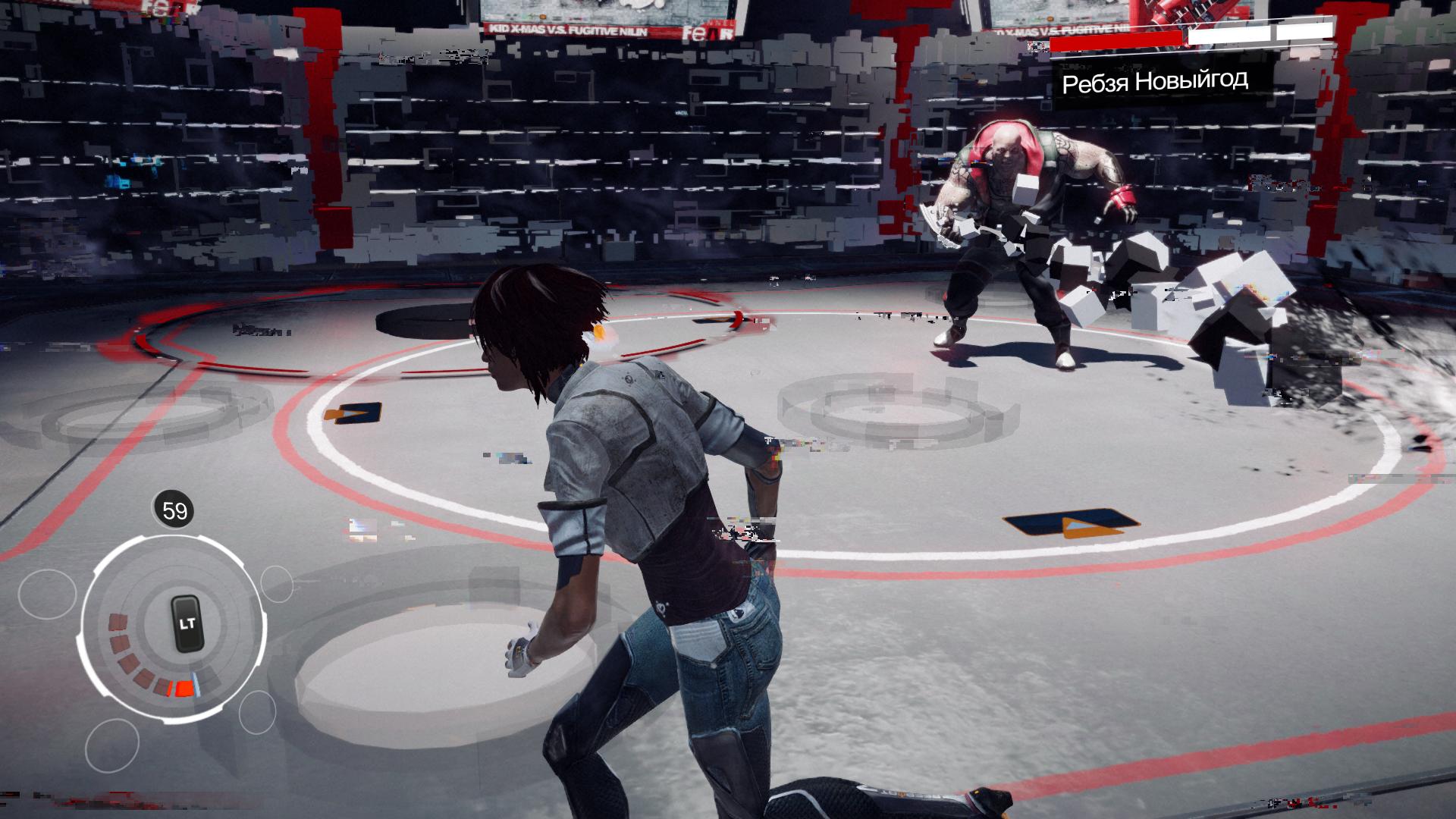1456x819 pixels.
Task: Click the black "59" combo counter badge
Action: click(x=174, y=509)
